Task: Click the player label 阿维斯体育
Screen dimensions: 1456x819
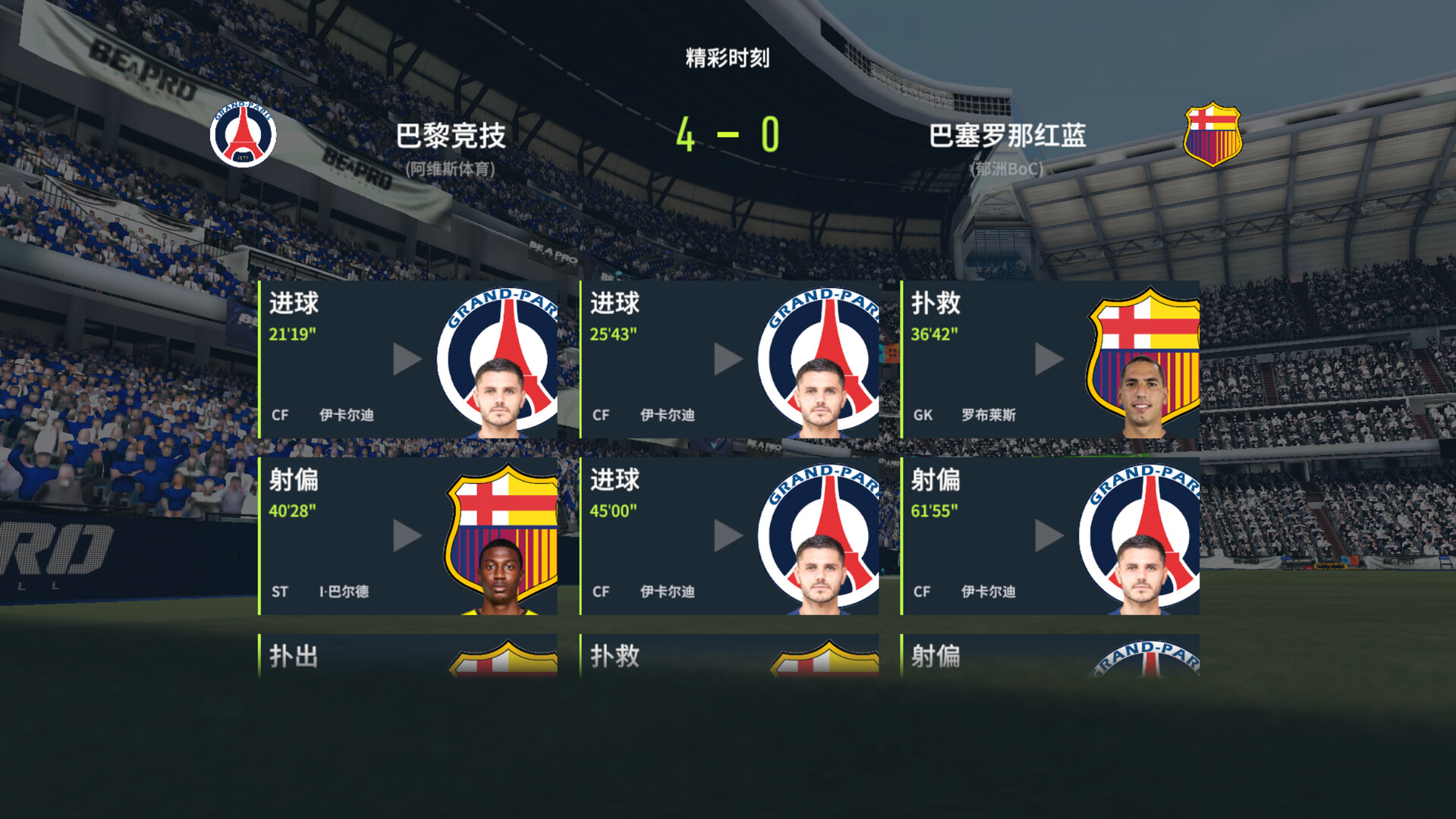Action: point(451,168)
